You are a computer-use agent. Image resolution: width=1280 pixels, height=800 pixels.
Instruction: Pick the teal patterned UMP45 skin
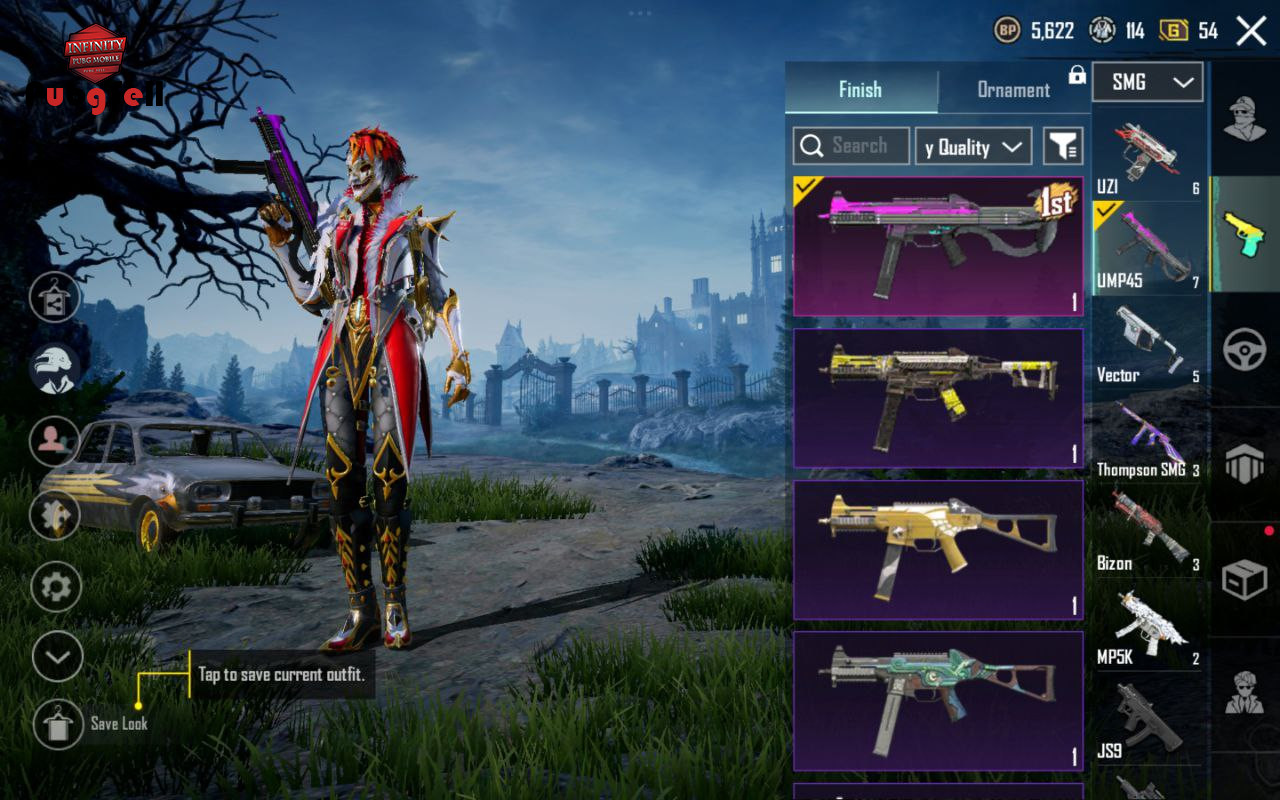[938, 701]
